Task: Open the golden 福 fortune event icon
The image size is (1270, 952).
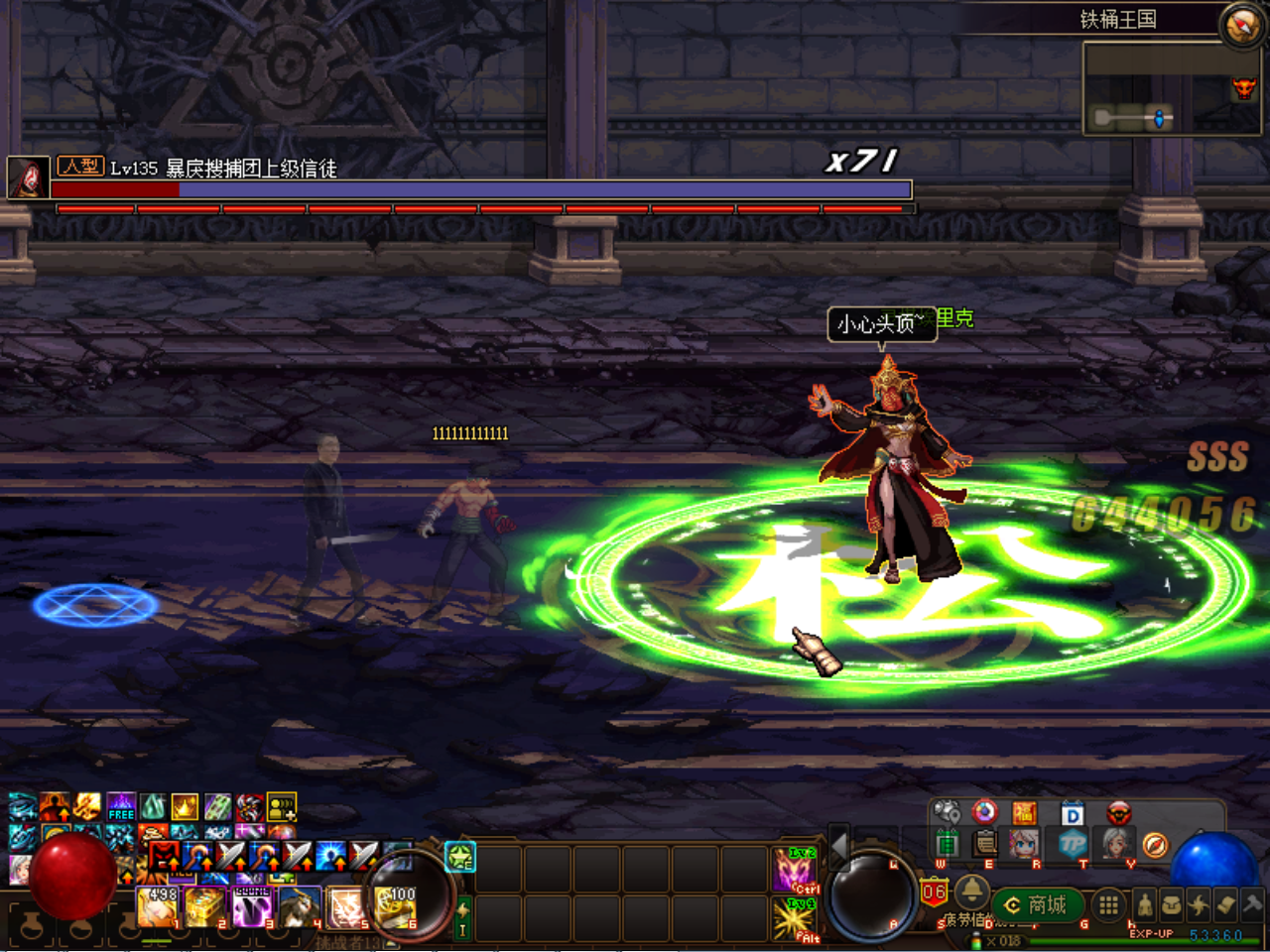Action: (x=1026, y=812)
